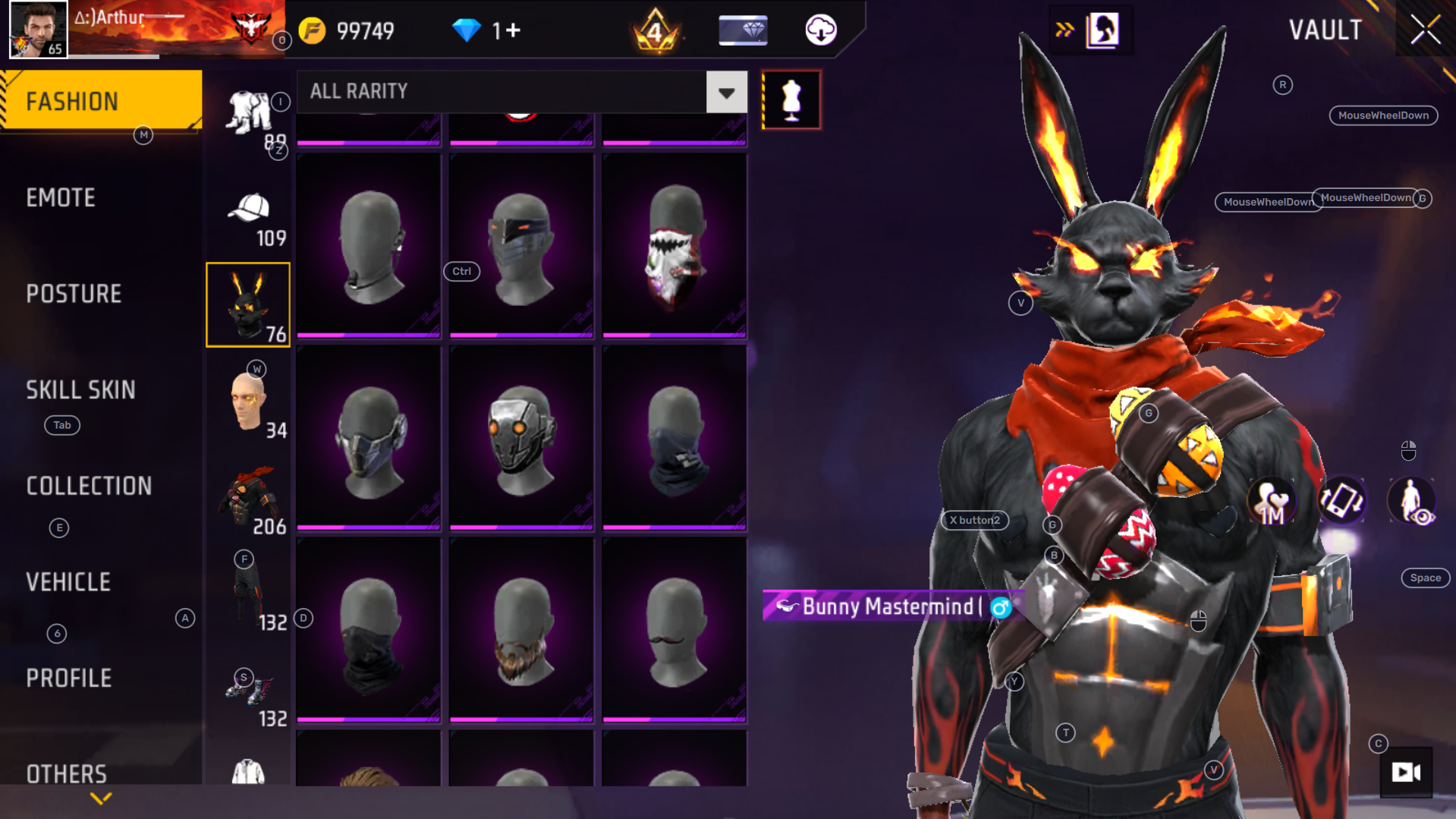Open the download cloud icon in the top bar
This screenshot has height=819, width=1456.
(822, 30)
